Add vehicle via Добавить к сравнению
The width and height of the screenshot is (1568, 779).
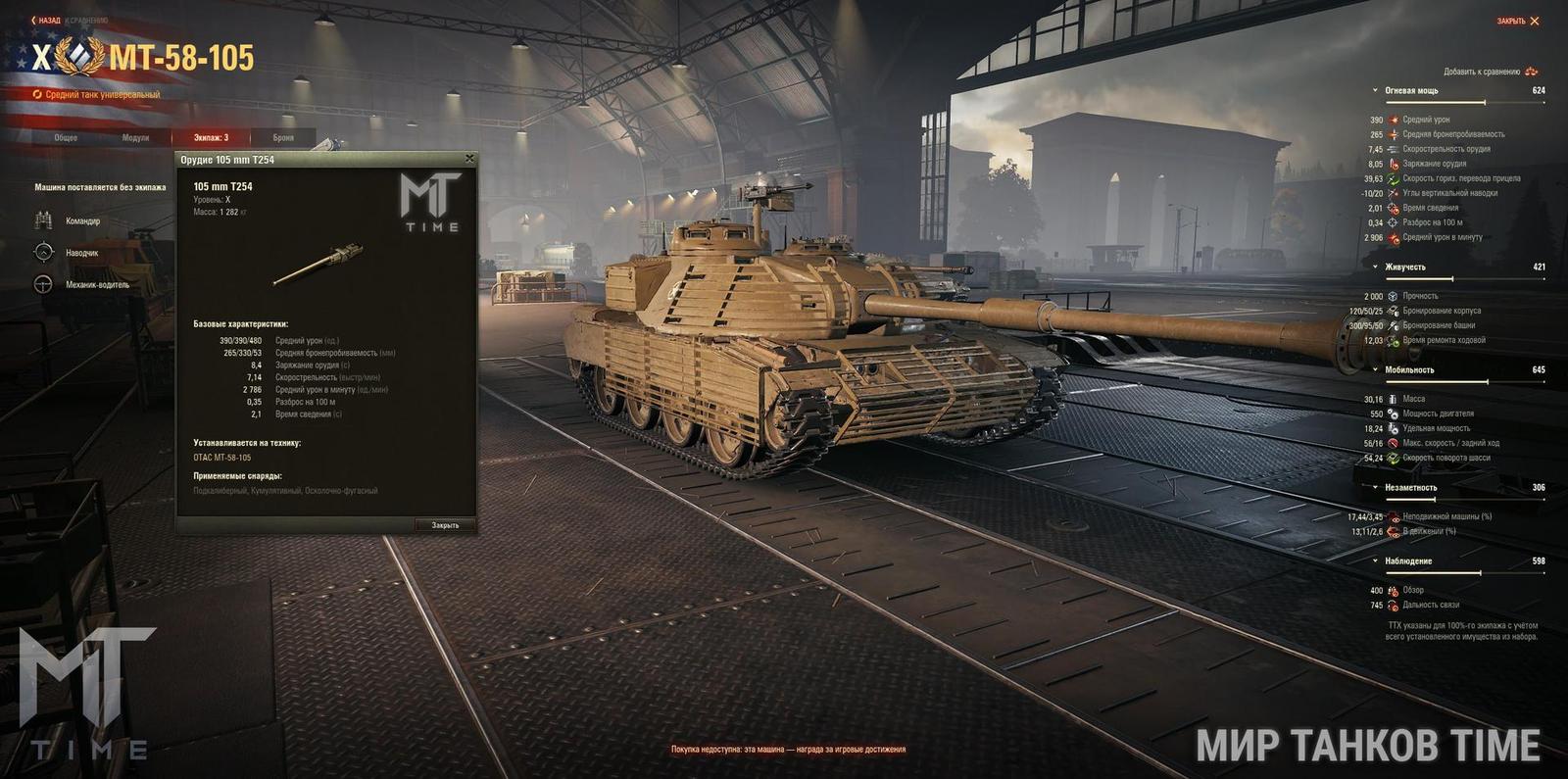1489,72
